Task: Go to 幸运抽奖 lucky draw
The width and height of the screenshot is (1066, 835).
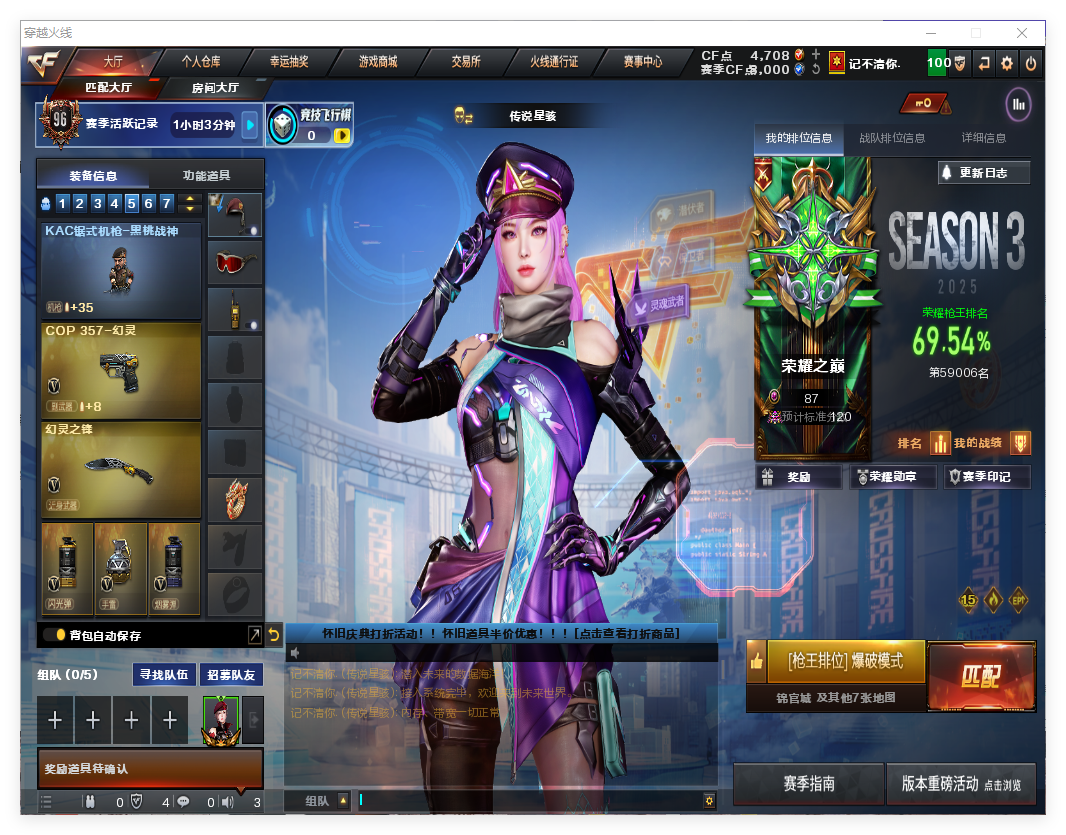Action: pos(289,61)
